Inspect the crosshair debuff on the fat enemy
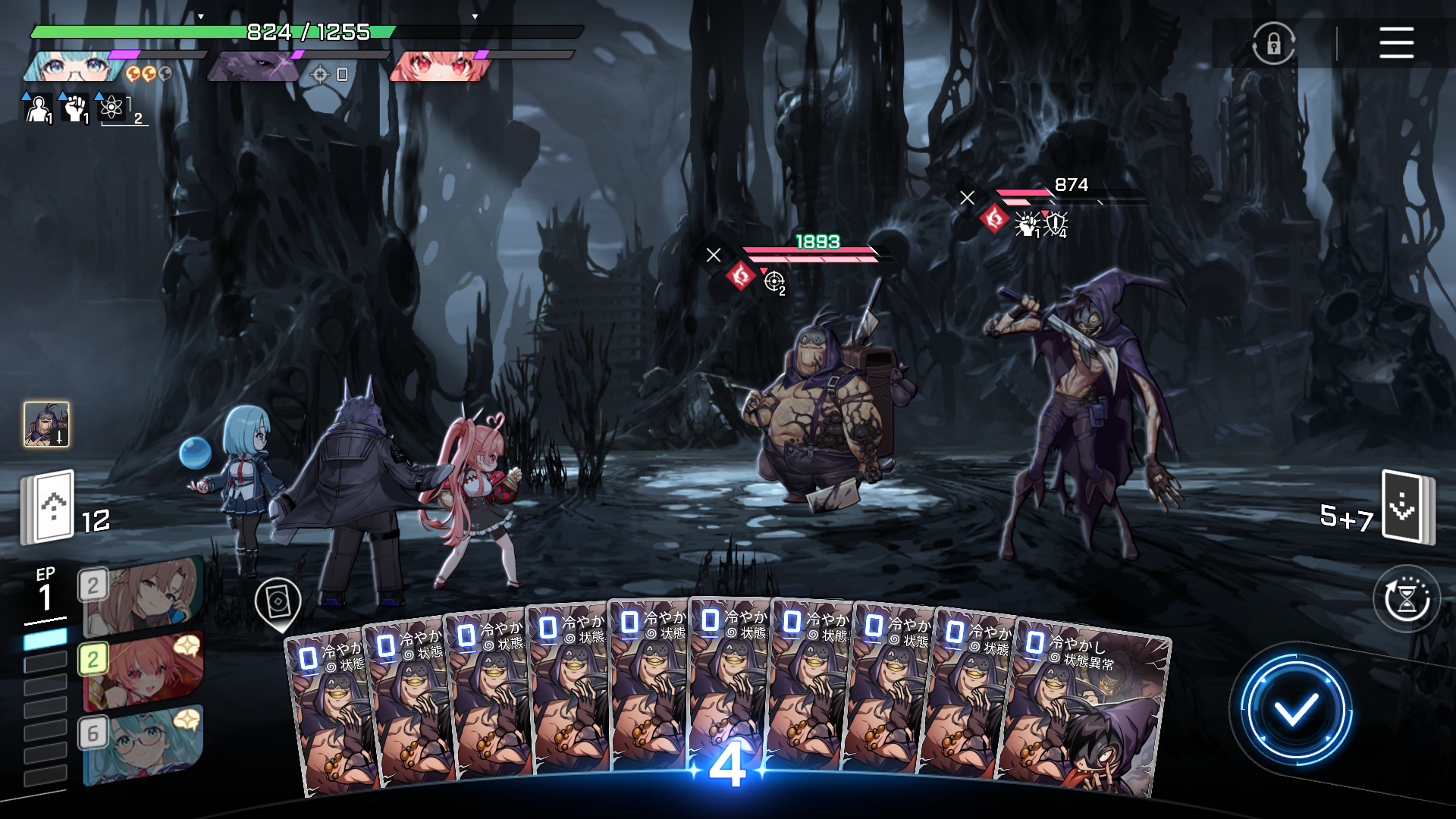The width and height of the screenshot is (1456, 819). [x=773, y=281]
